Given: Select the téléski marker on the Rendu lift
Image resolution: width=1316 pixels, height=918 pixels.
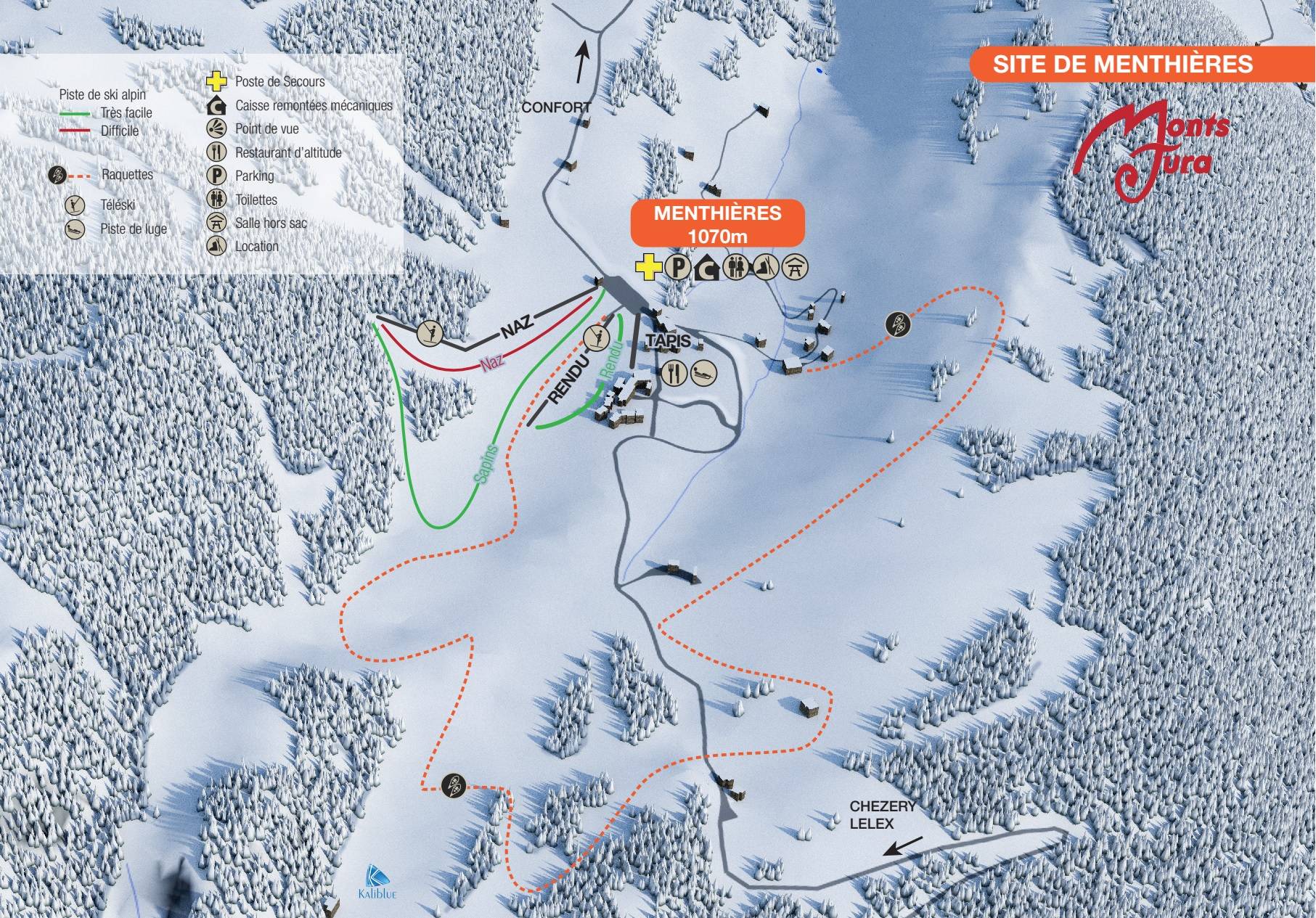Looking at the screenshot, I should click(597, 337).
